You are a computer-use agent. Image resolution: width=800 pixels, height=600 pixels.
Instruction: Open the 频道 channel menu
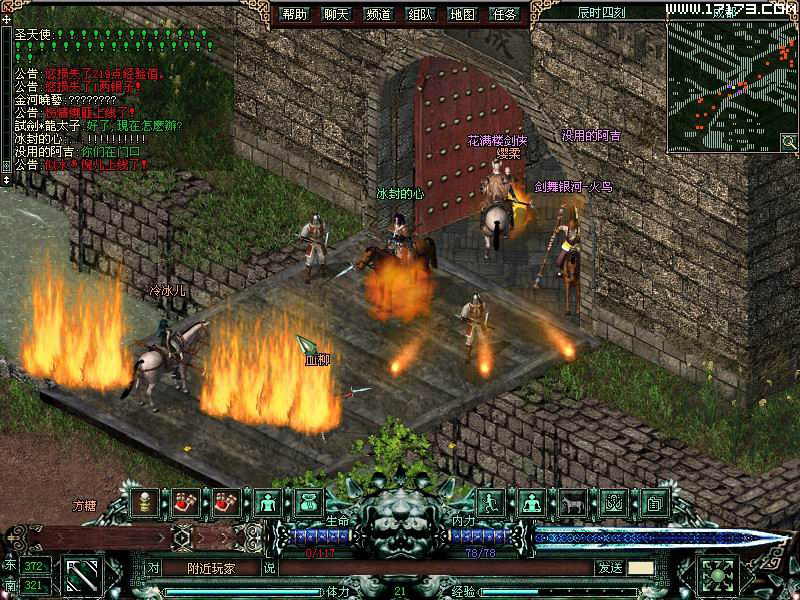coord(379,15)
